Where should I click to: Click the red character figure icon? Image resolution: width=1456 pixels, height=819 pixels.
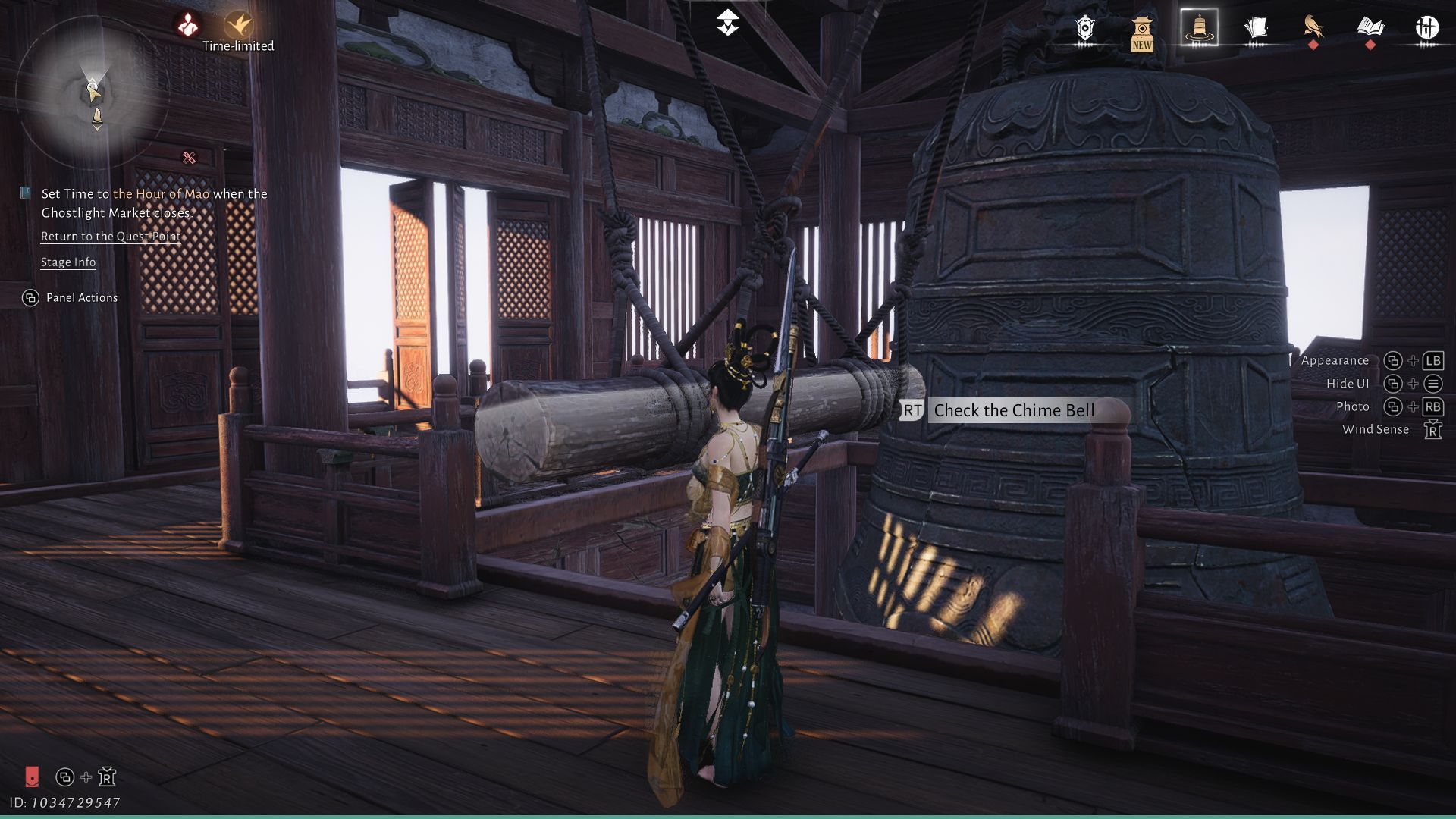[187, 26]
